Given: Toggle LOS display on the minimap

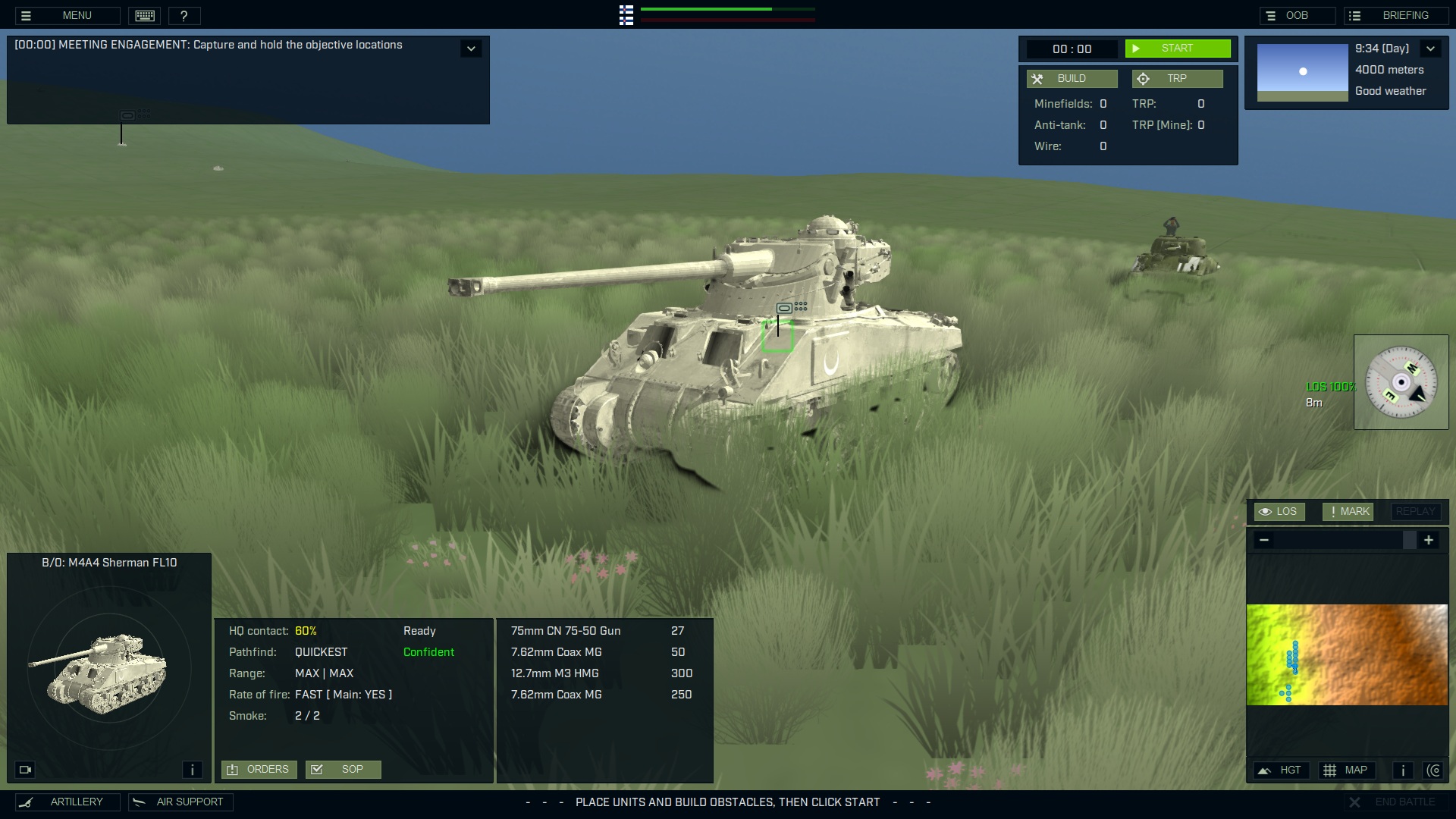Looking at the screenshot, I should (x=1279, y=511).
